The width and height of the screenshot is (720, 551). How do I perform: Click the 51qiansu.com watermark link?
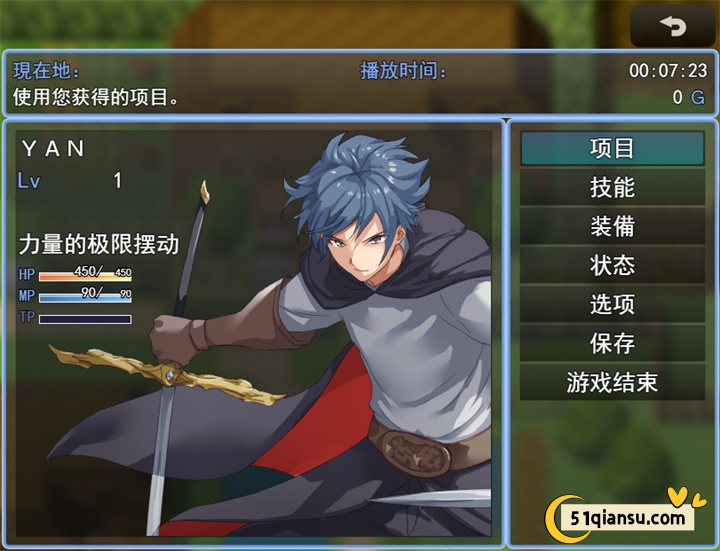(x=626, y=517)
